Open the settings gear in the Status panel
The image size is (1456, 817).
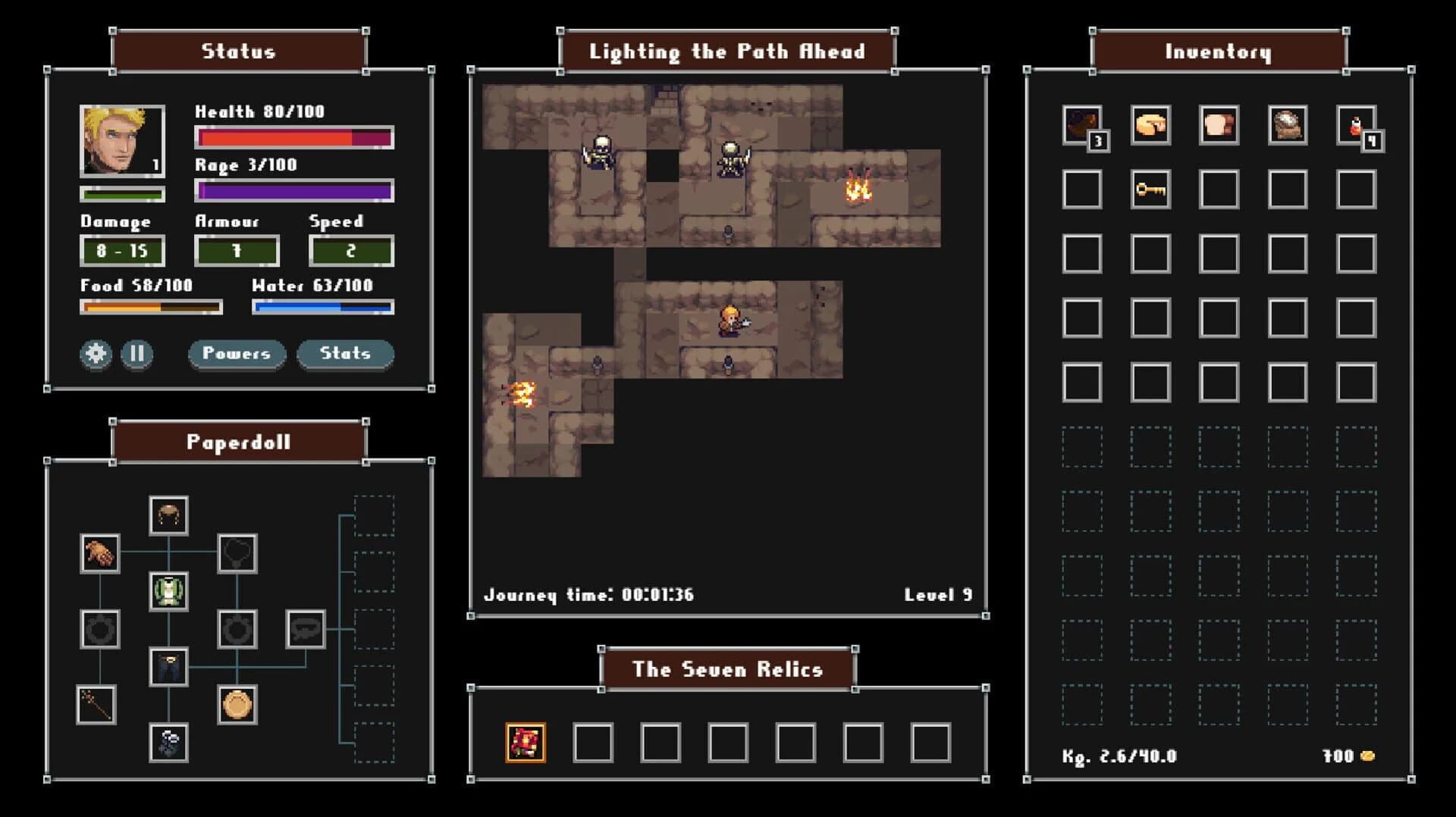[x=94, y=354]
